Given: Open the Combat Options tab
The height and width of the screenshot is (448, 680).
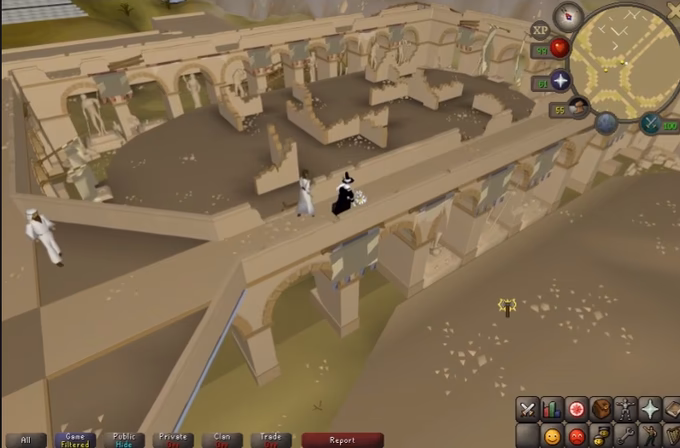Looking at the screenshot, I should [527, 409].
